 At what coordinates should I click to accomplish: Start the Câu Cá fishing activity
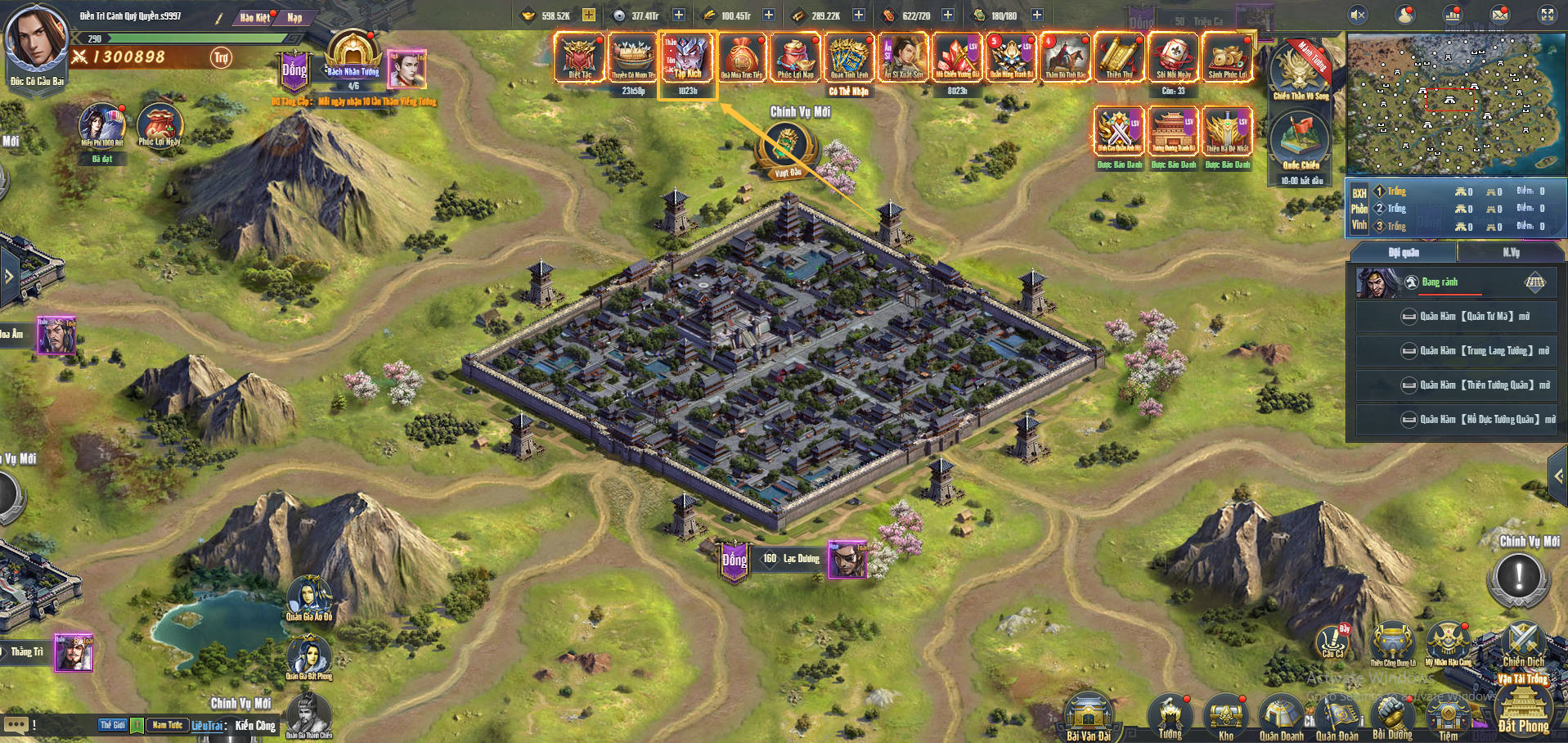point(1333,642)
